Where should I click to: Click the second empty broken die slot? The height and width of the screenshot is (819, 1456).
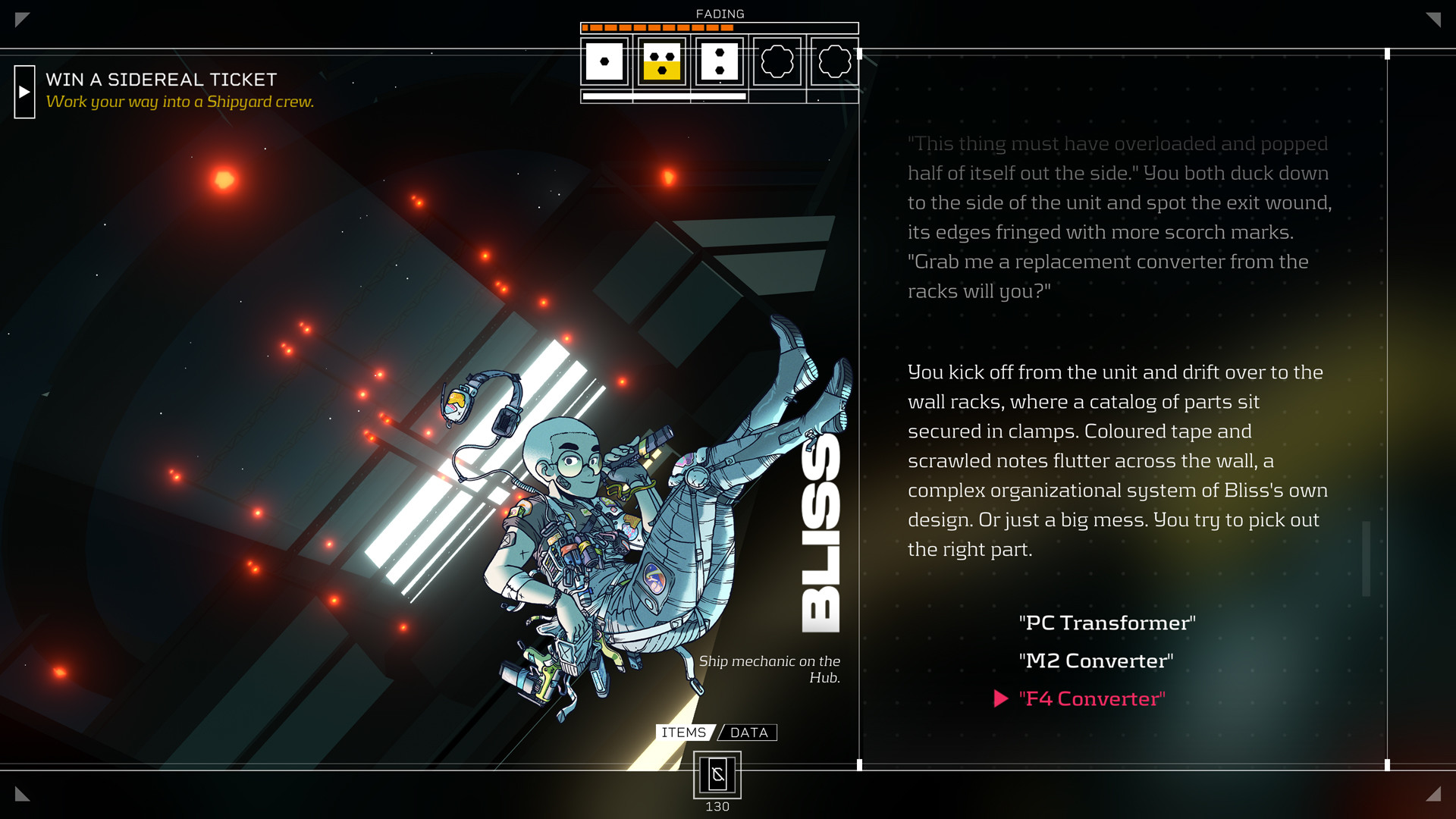click(x=834, y=62)
